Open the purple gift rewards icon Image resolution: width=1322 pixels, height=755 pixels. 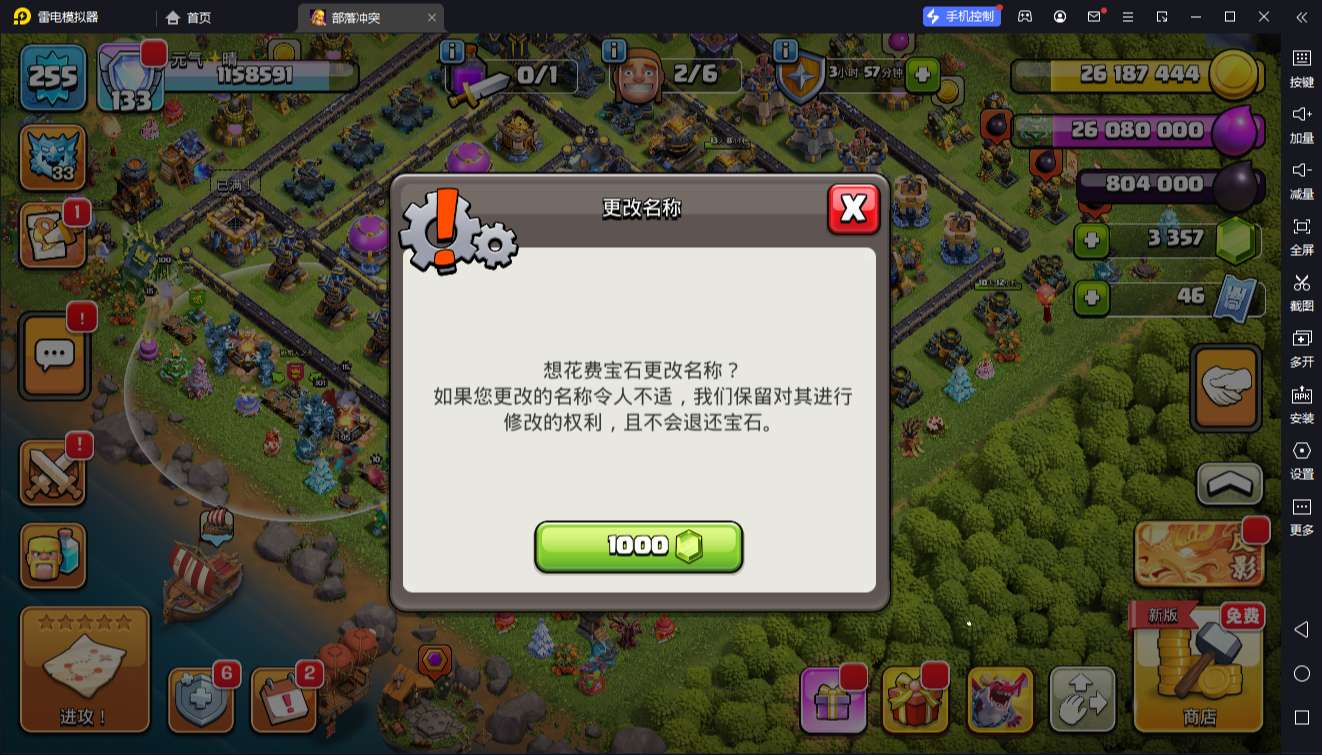(833, 700)
